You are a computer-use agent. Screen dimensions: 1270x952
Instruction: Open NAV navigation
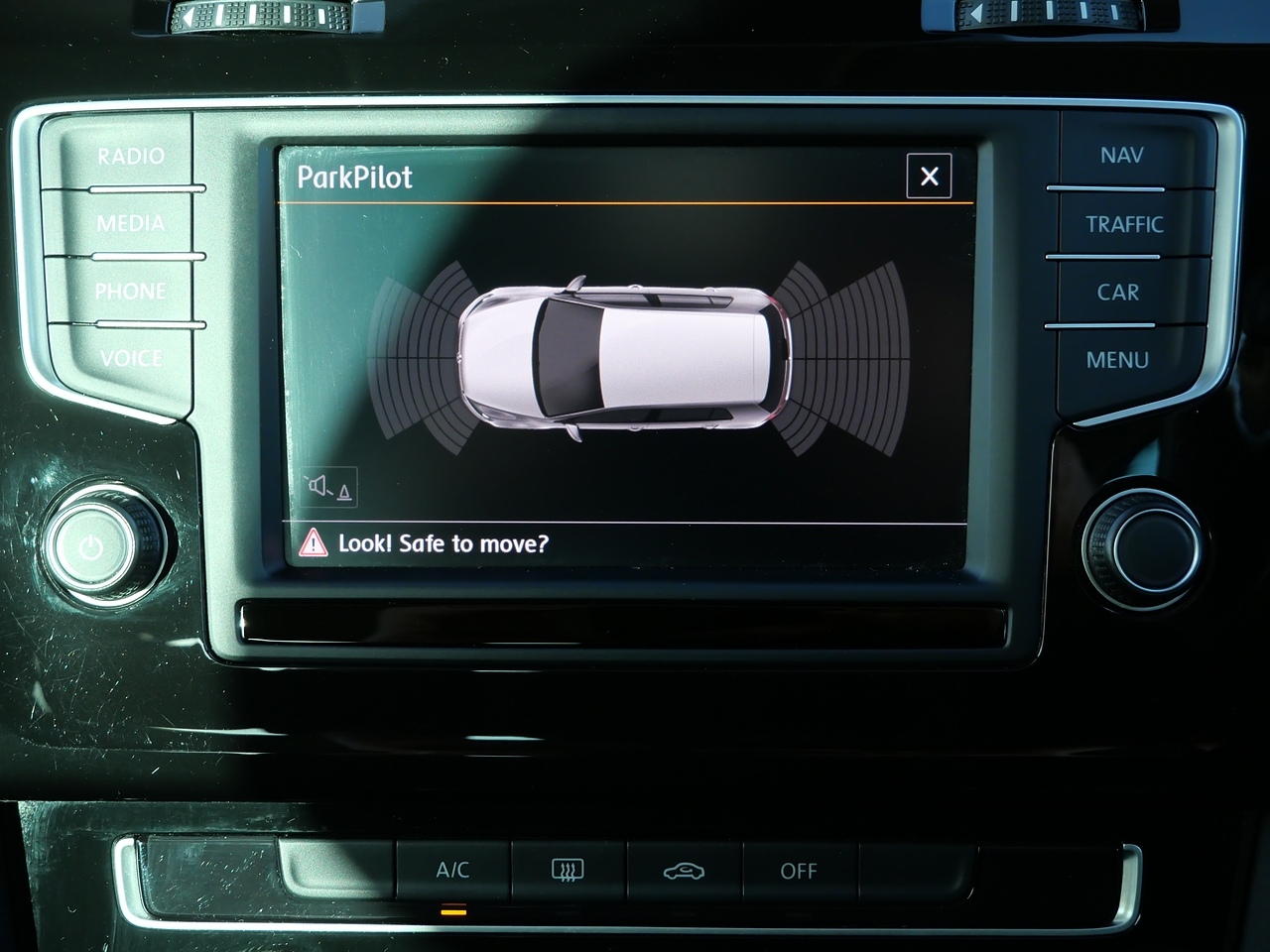1121,156
